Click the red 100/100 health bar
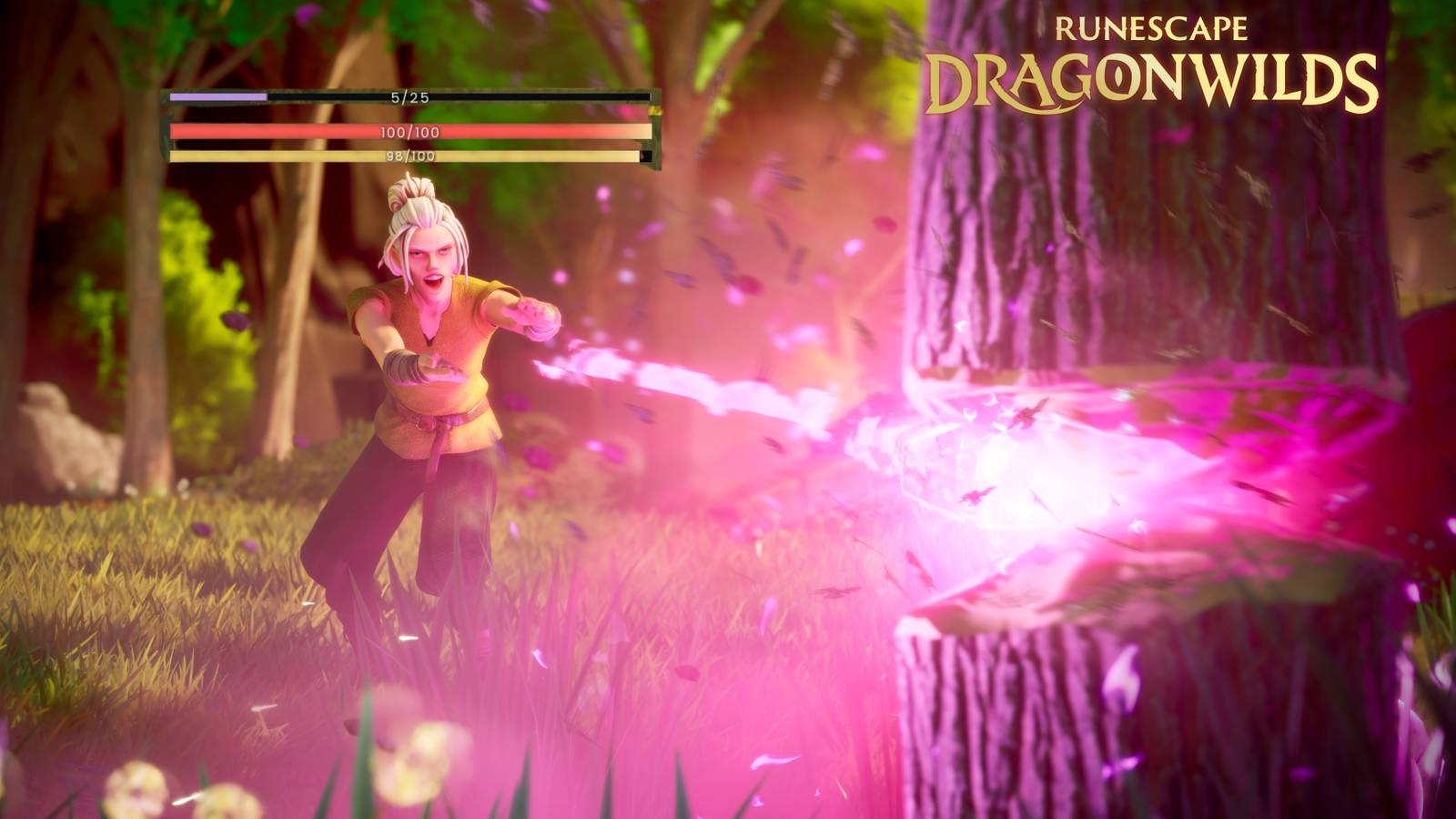 [x=409, y=130]
